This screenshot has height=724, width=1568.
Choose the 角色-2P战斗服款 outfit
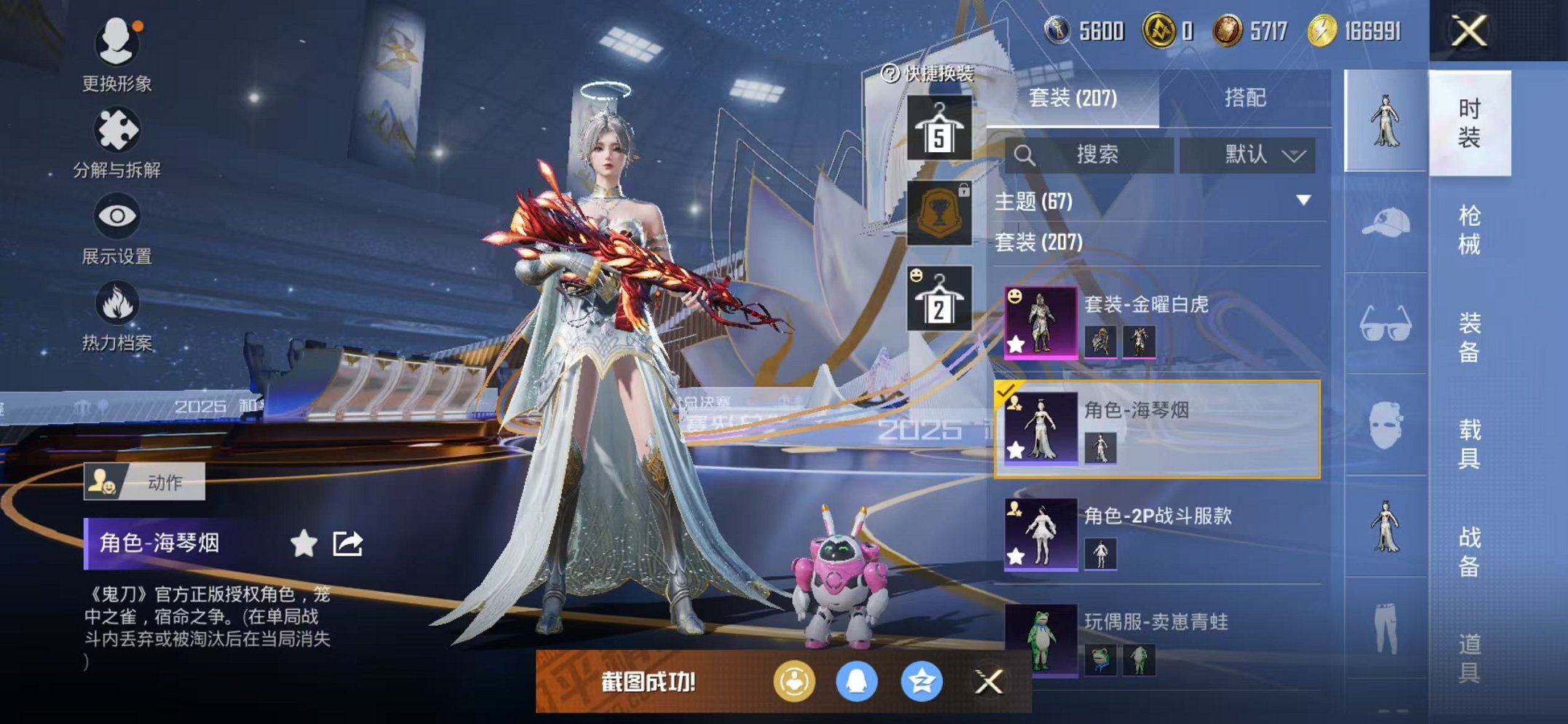click(1159, 534)
